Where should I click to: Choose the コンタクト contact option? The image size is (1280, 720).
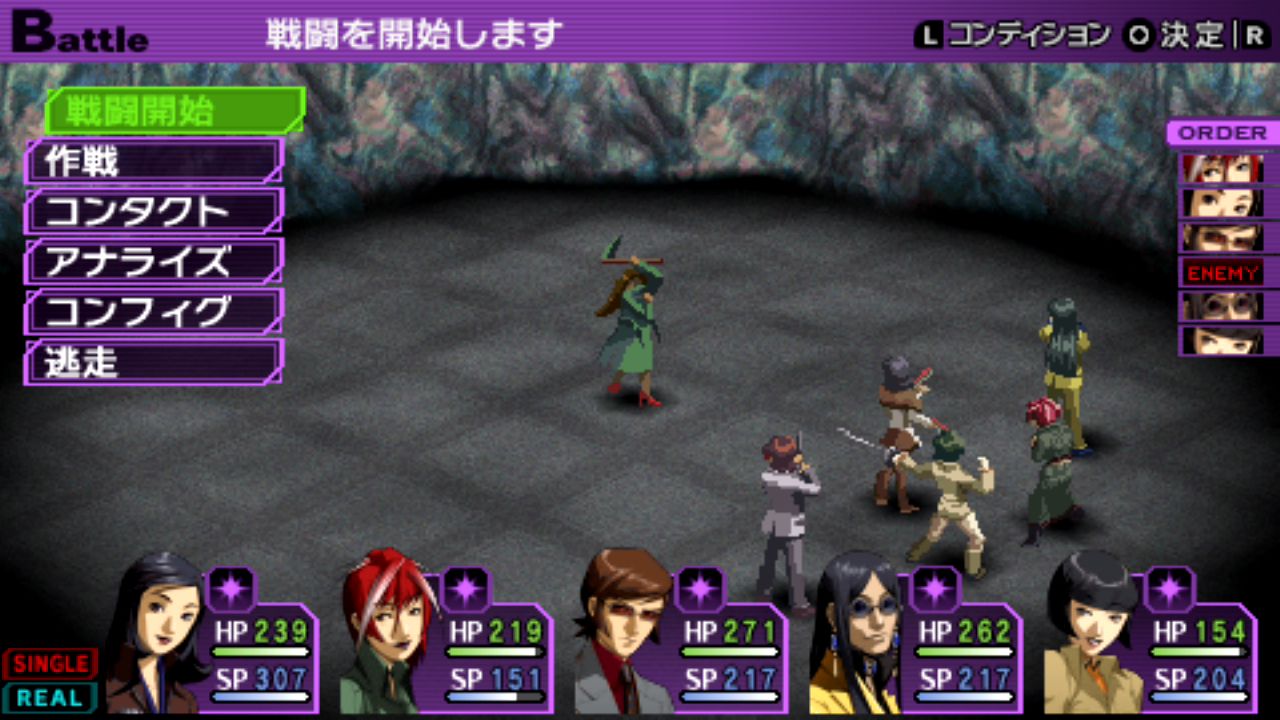pos(154,211)
